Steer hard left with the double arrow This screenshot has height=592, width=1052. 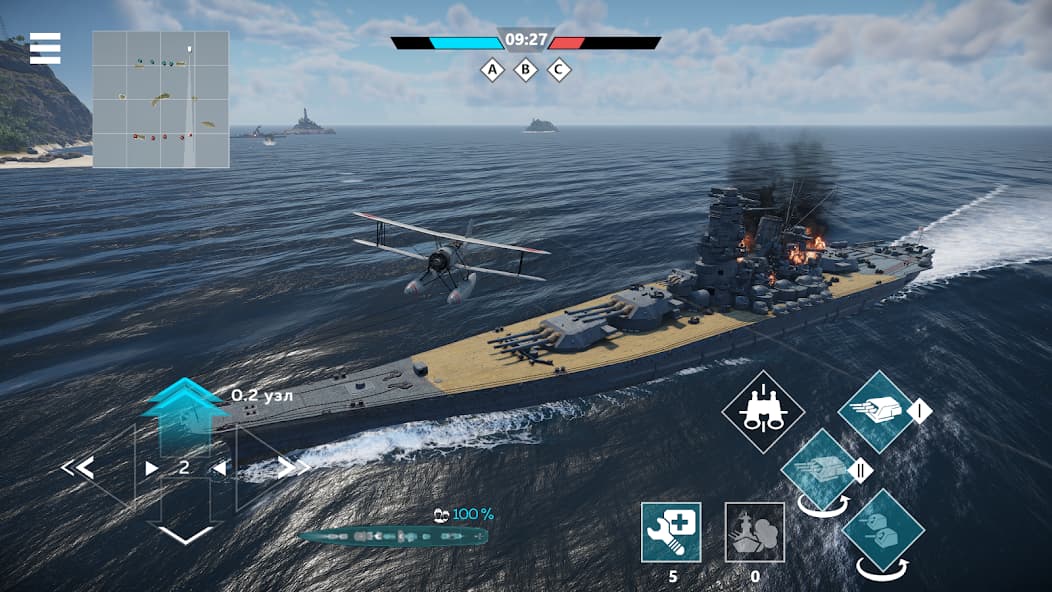click(77, 467)
